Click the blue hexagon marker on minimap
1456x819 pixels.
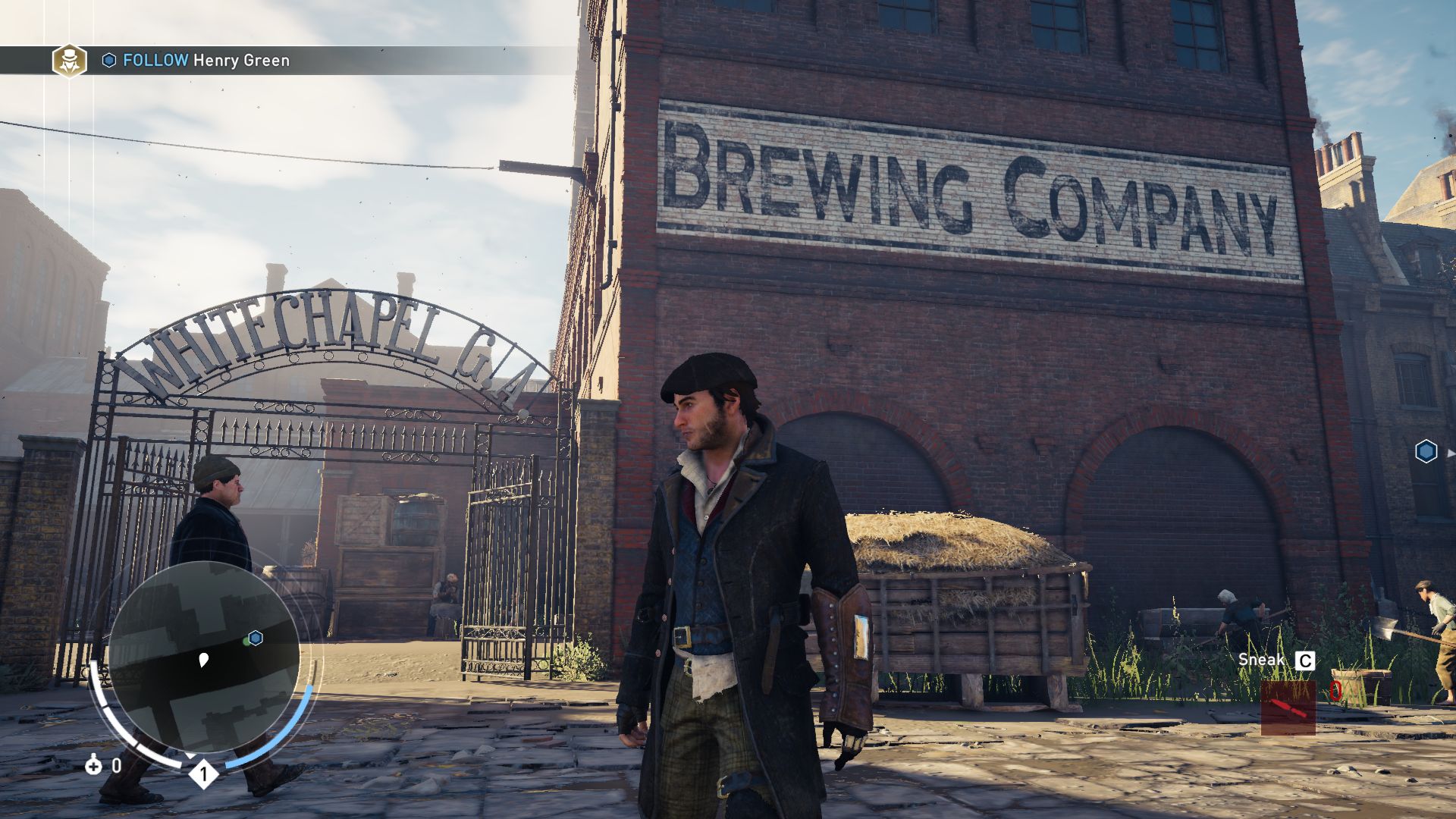pos(256,638)
